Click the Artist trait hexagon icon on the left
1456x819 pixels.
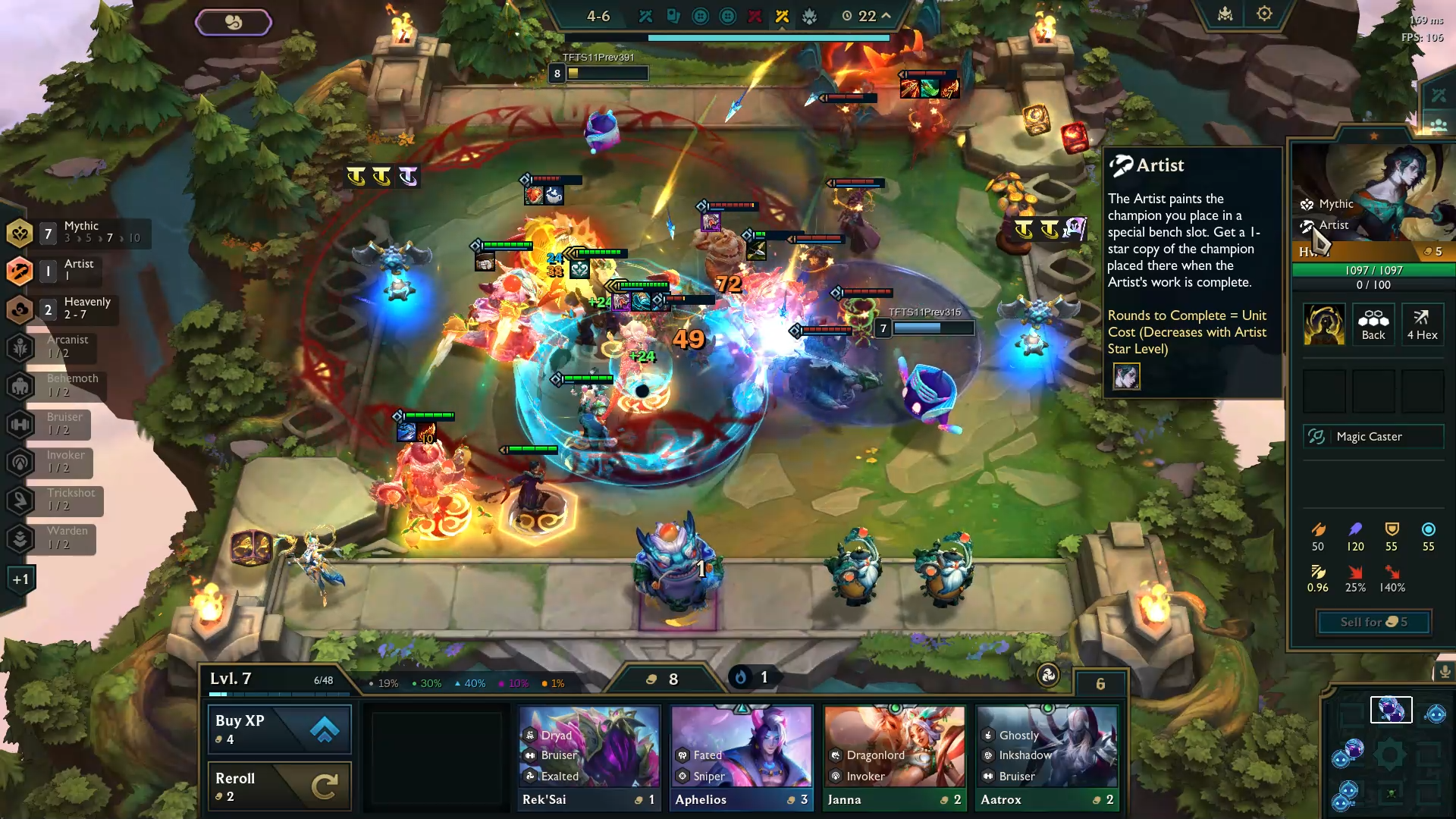[x=20, y=271]
